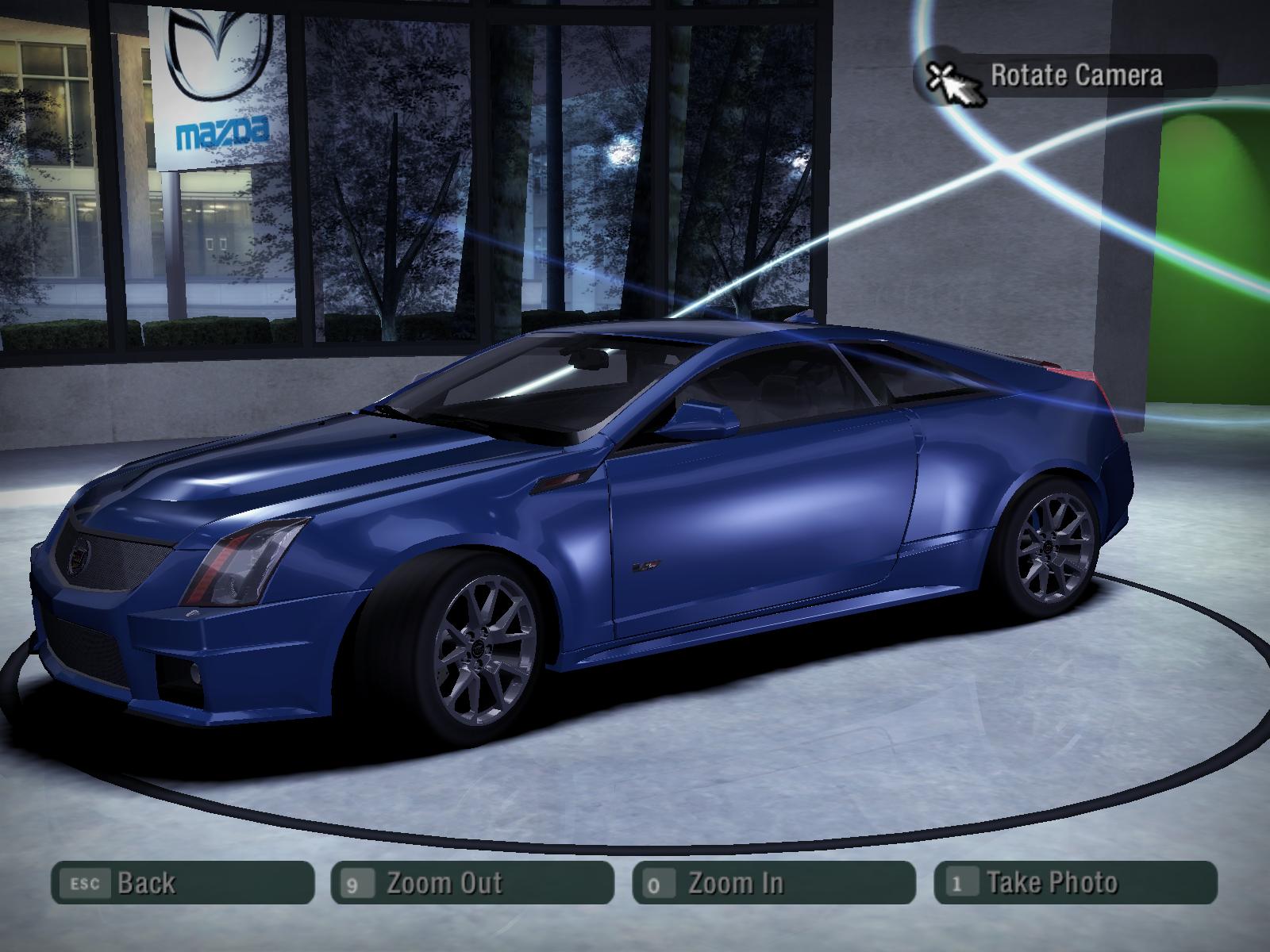Choose the Zoom In button
1270x952 pixels.
pos(774,882)
